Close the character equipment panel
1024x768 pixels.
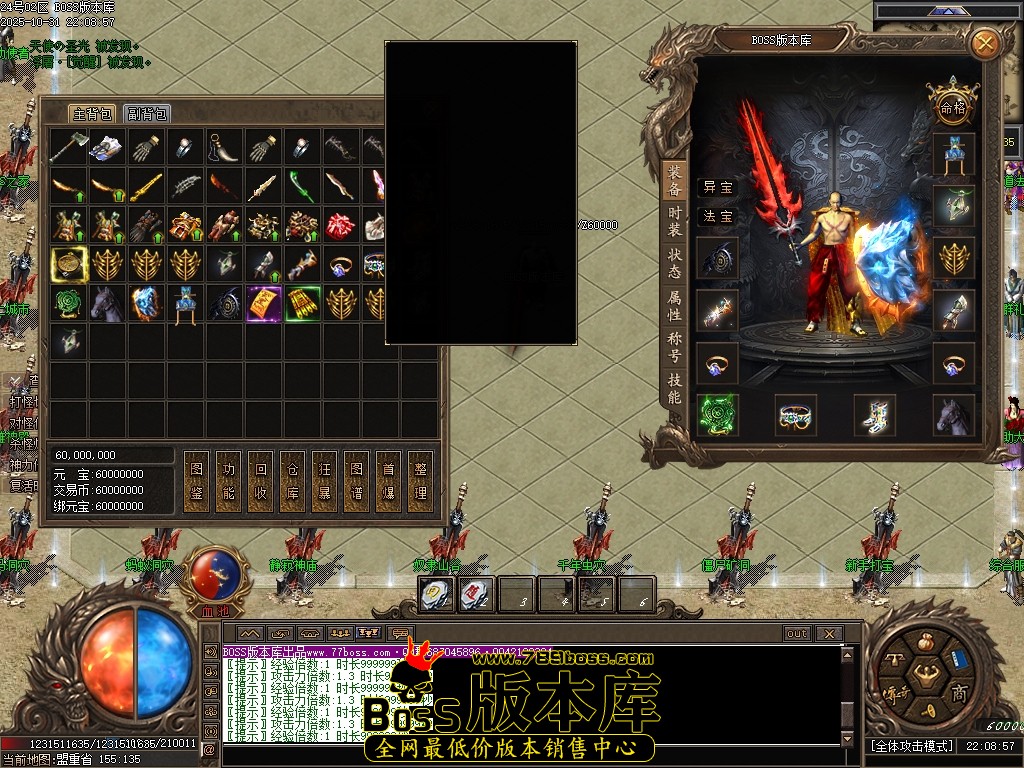tap(985, 43)
